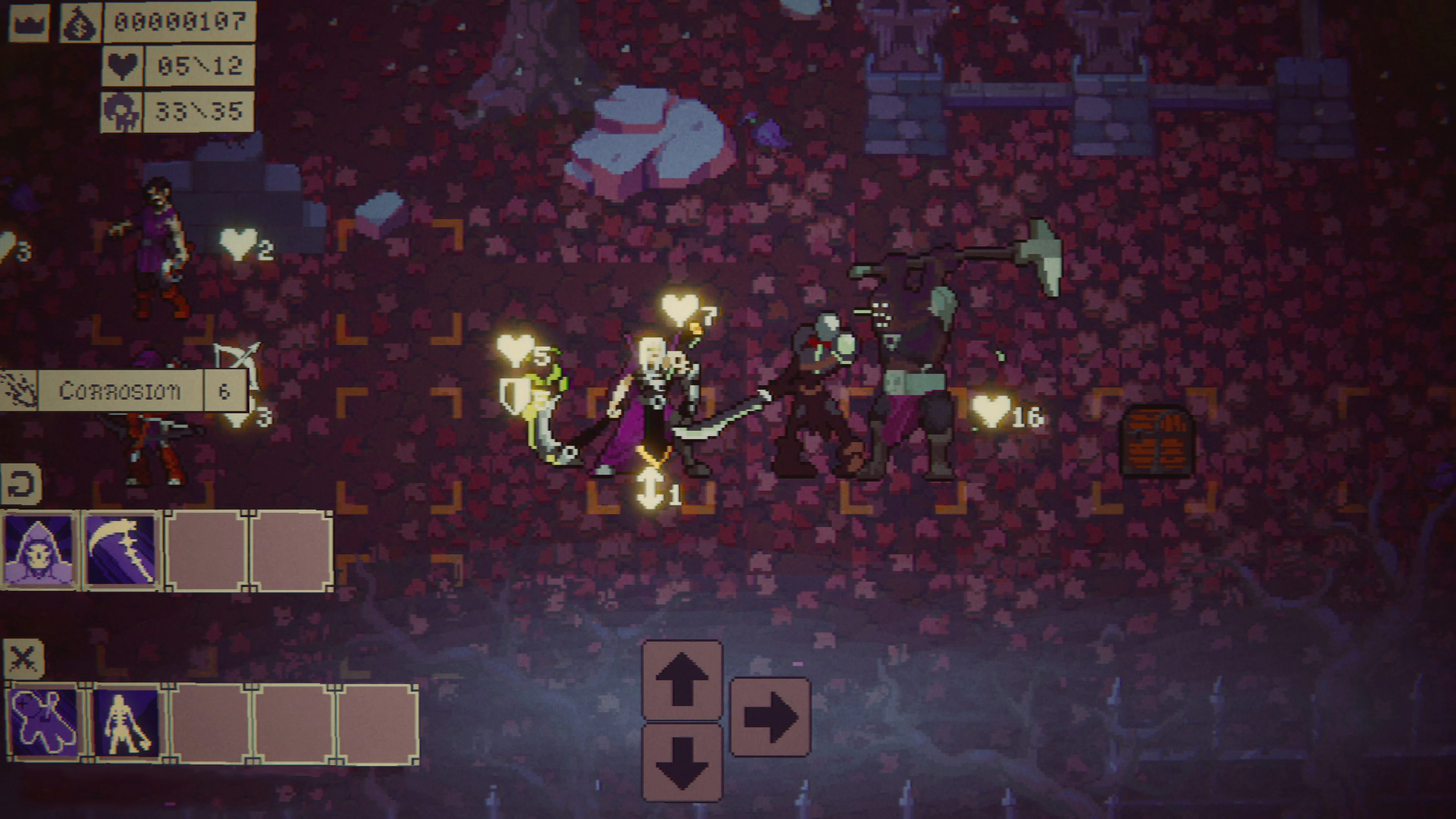Select the scythe attack ability
This screenshot has width=1456, height=819.
click(x=121, y=551)
